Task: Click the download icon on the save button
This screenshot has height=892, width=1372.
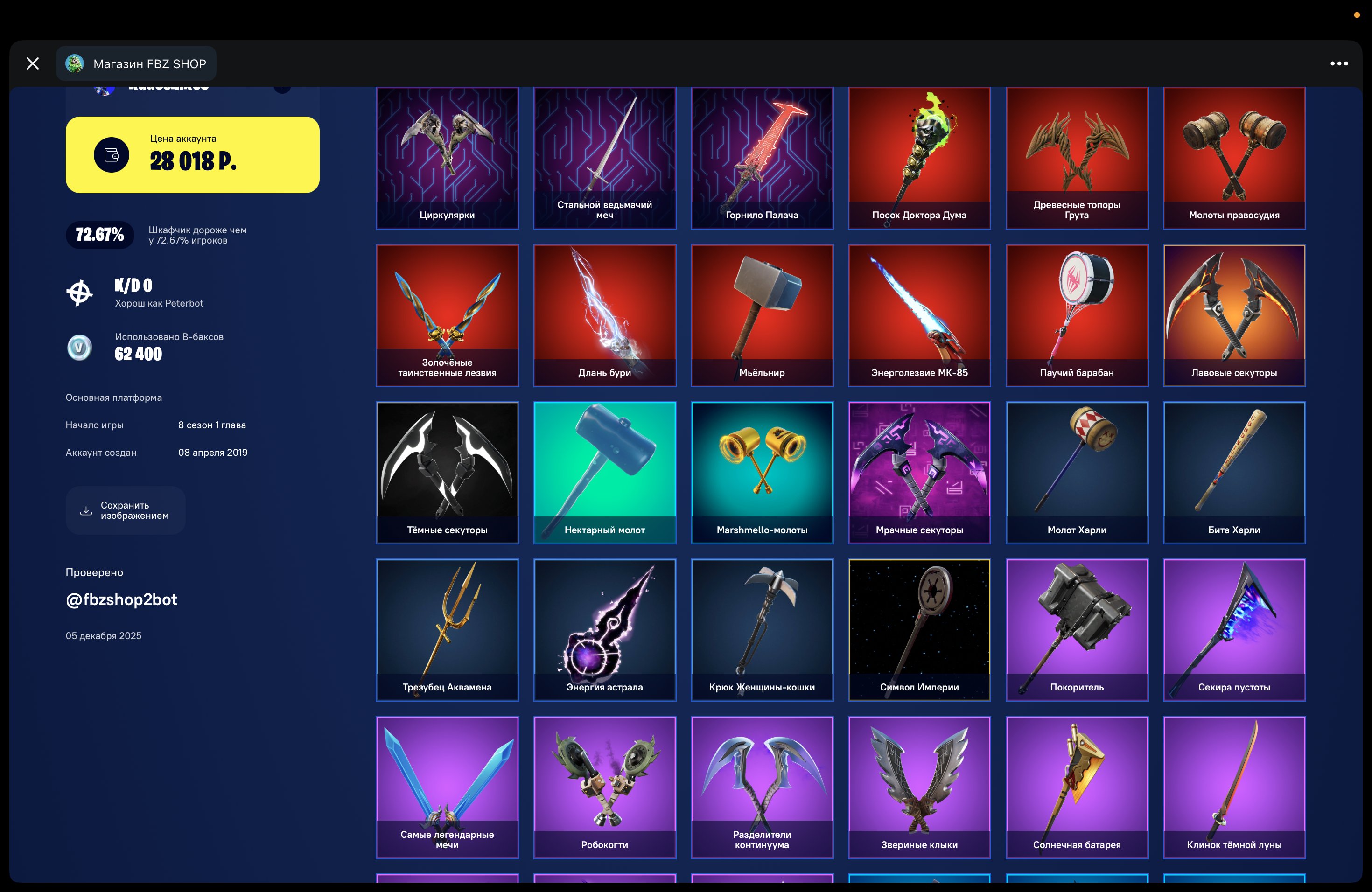Action: coord(85,510)
